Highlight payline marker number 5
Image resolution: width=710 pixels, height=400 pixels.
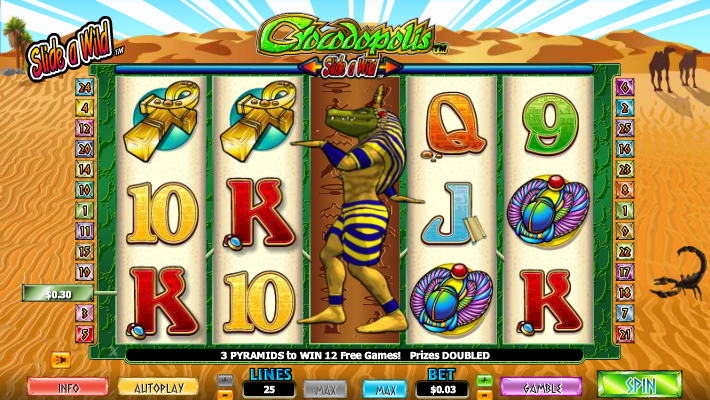tap(85, 333)
